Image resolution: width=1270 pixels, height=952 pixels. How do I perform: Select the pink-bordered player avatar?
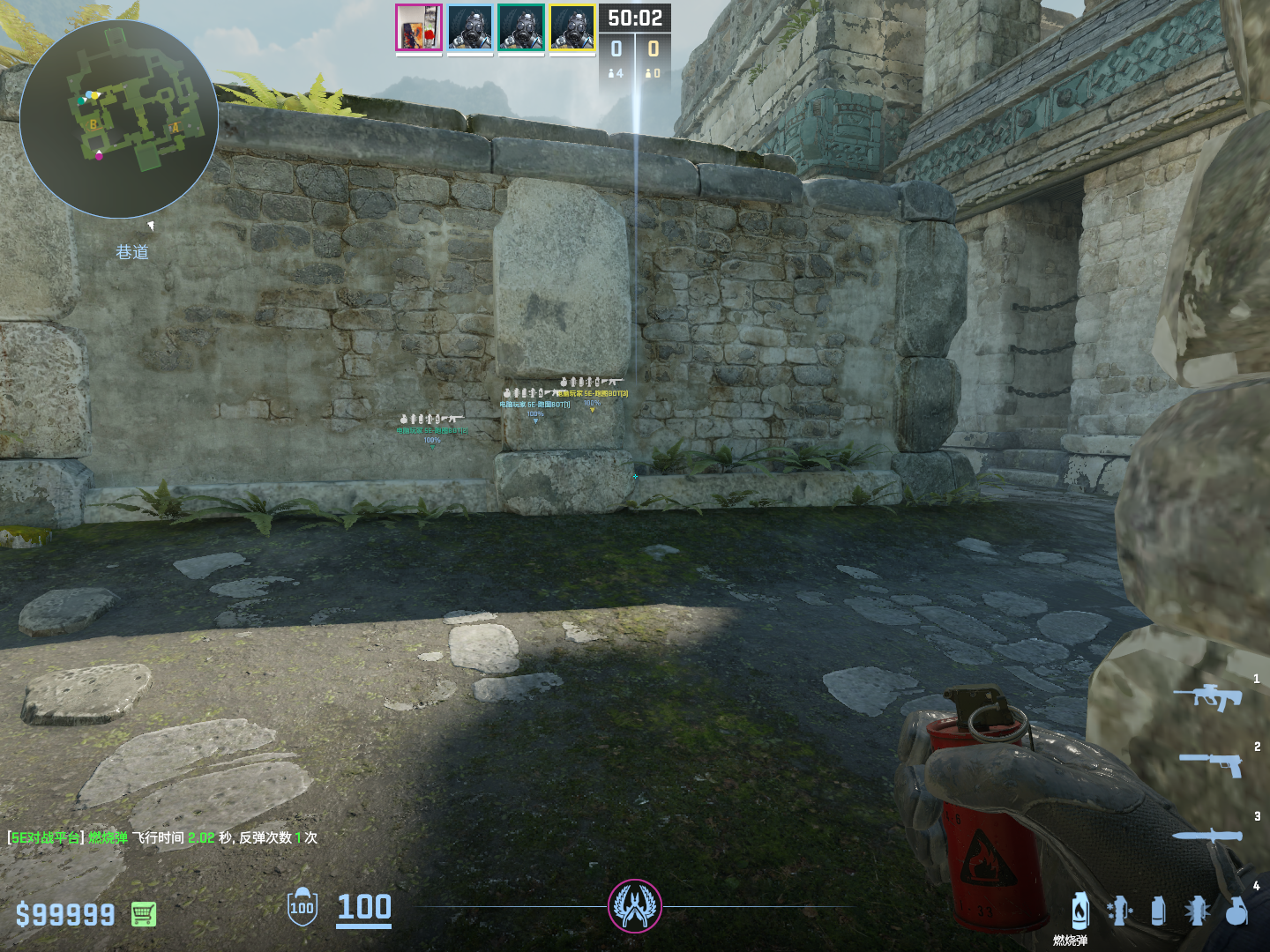click(x=419, y=27)
